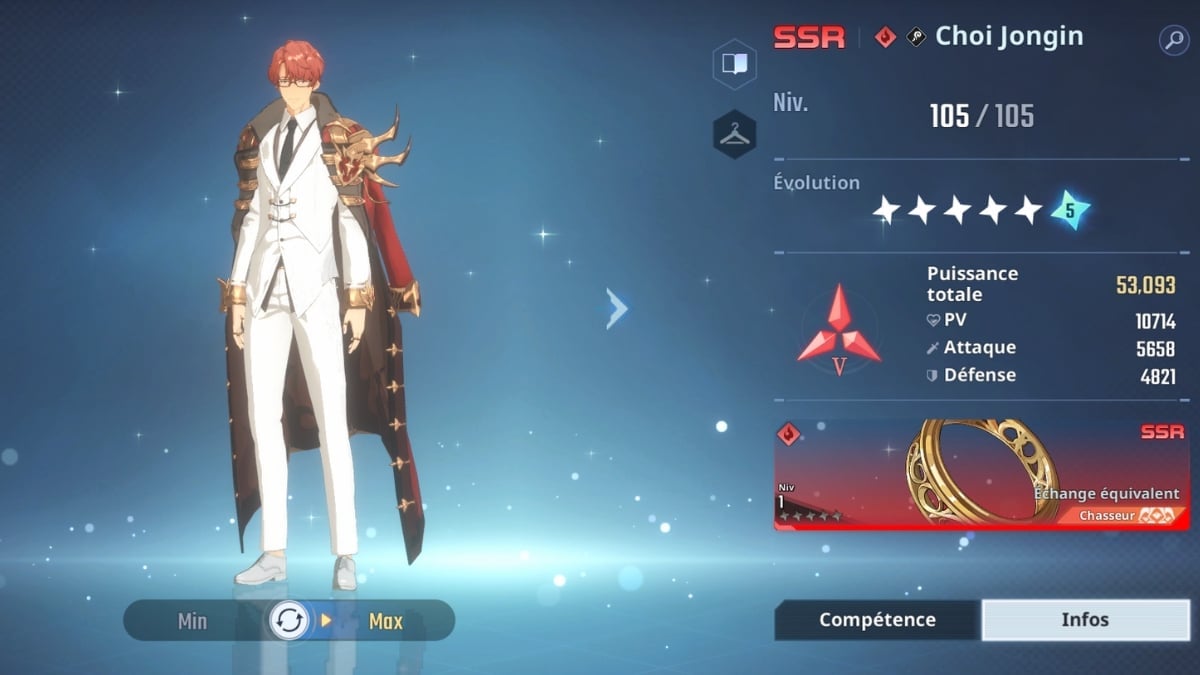Image resolution: width=1200 pixels, height=675 pixels.
Task: Open the book codex icon
Action: pyautogui.click(x=734, y=64)
